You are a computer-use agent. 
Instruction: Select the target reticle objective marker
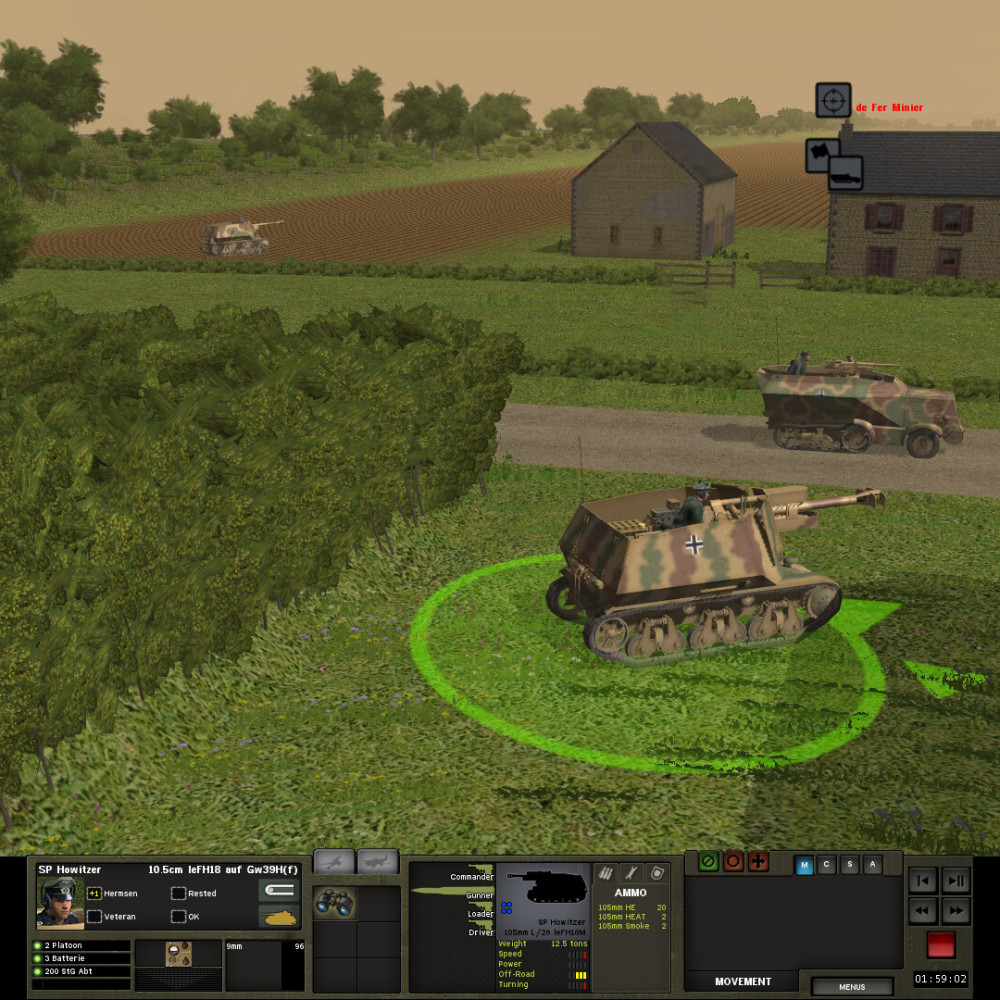(x=833, y=100)
